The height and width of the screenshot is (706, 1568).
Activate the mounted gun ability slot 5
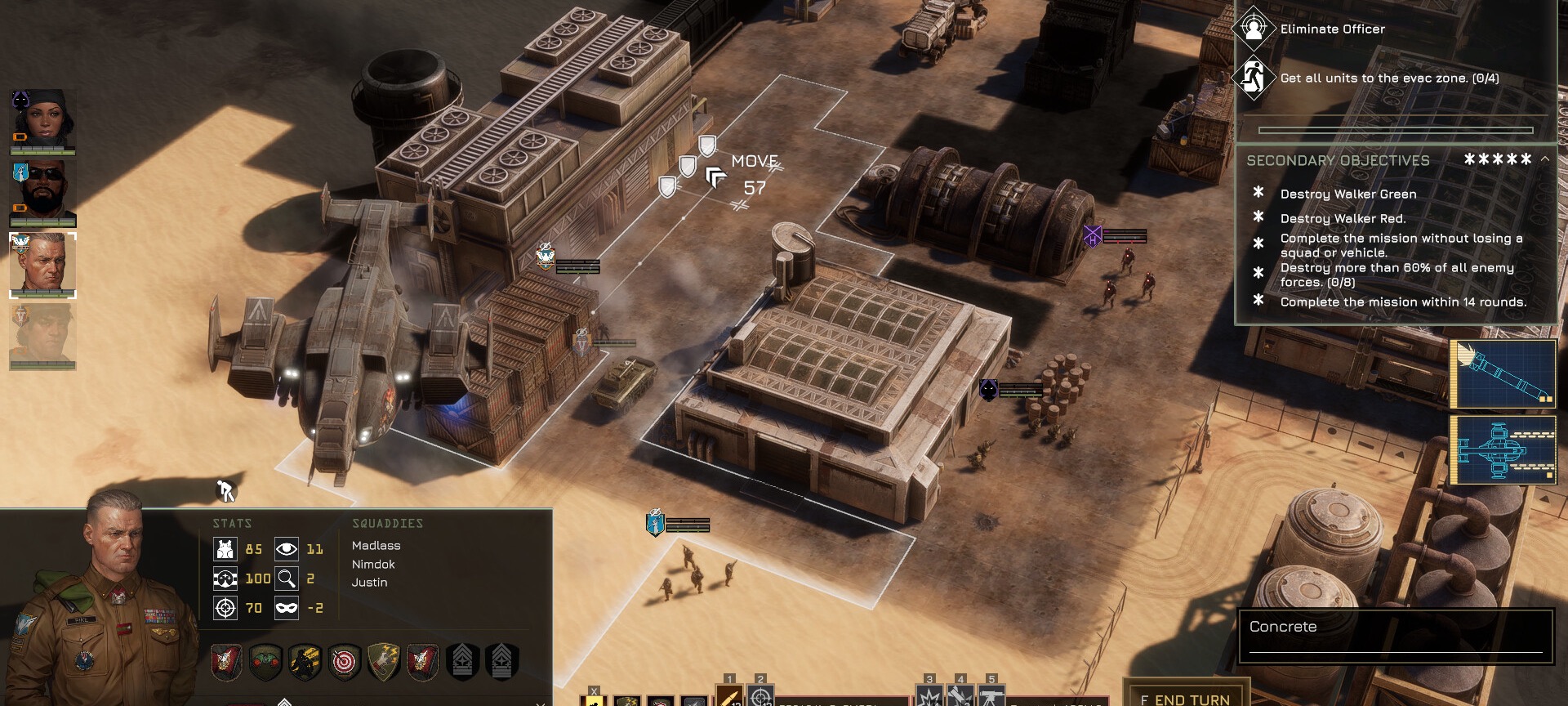coord(991,697)
